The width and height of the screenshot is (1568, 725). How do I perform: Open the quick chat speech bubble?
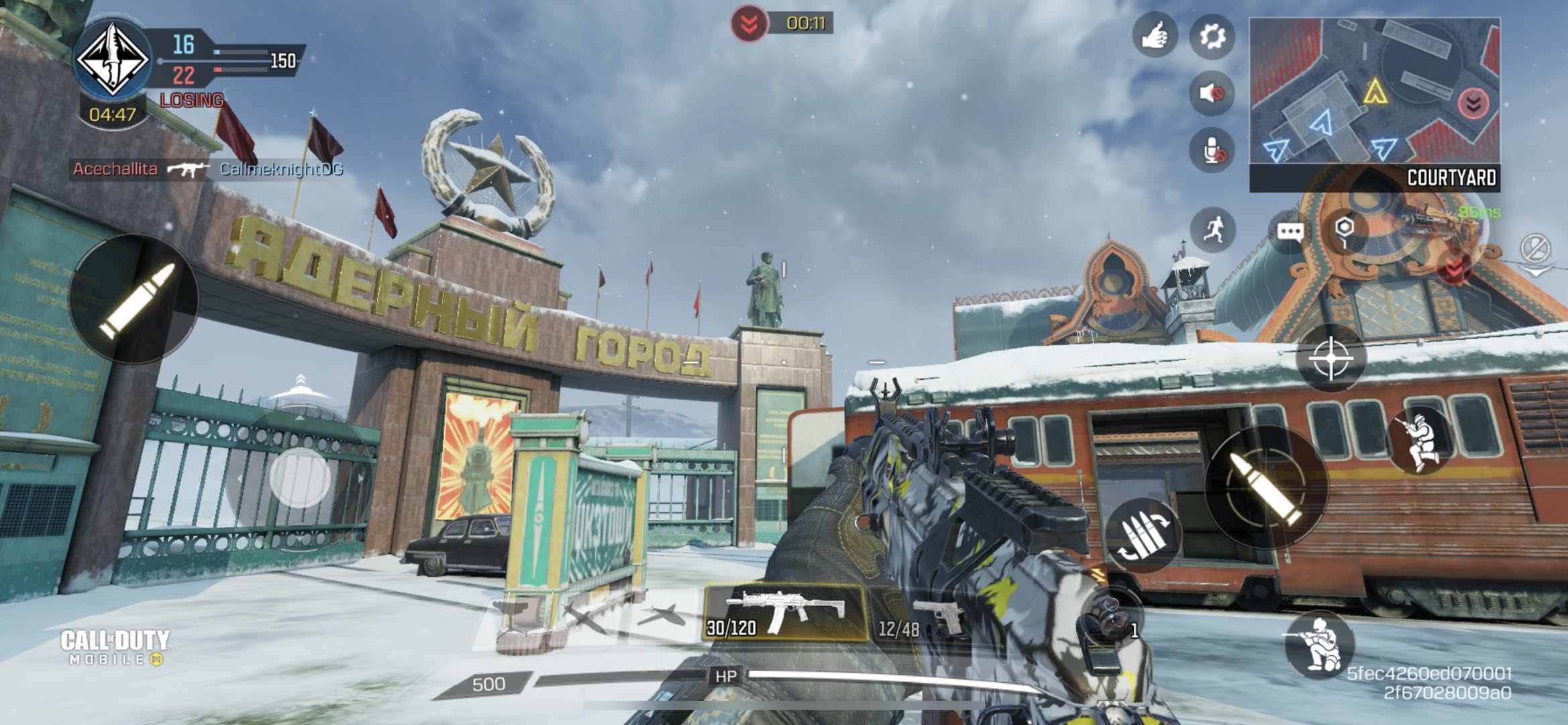(1290, 232)
